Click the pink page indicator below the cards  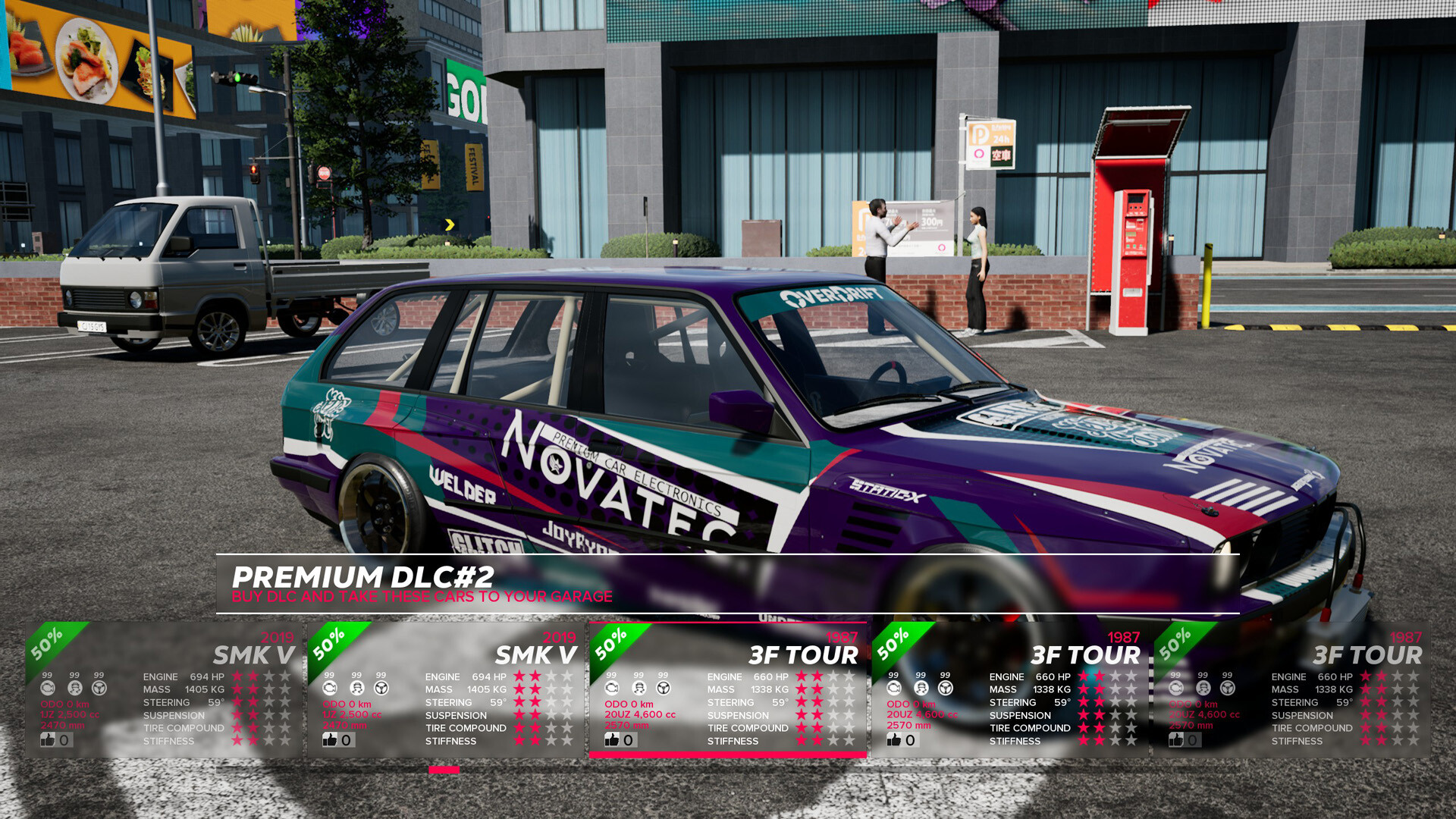tap(442, 770)
